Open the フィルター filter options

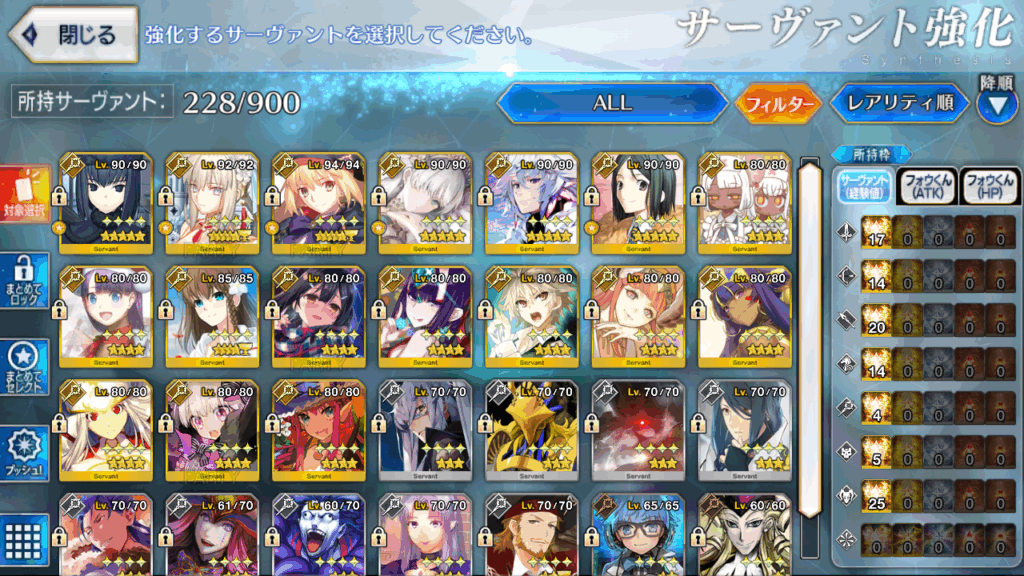coord(778,103)
